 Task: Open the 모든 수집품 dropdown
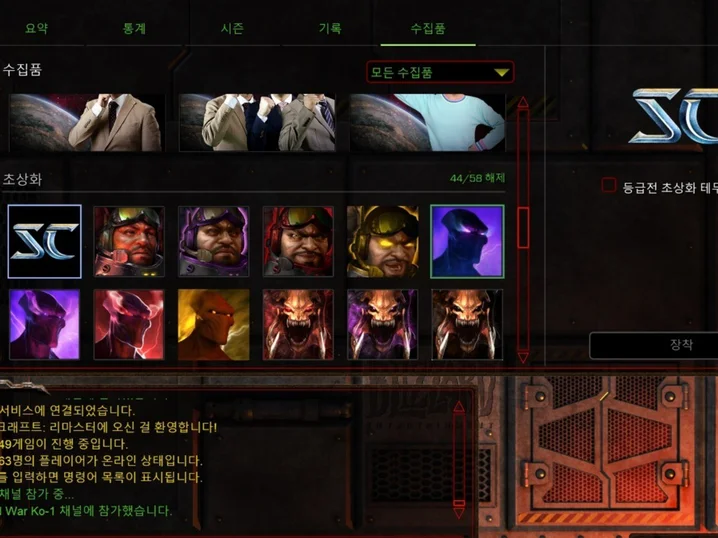click(440, 72)
